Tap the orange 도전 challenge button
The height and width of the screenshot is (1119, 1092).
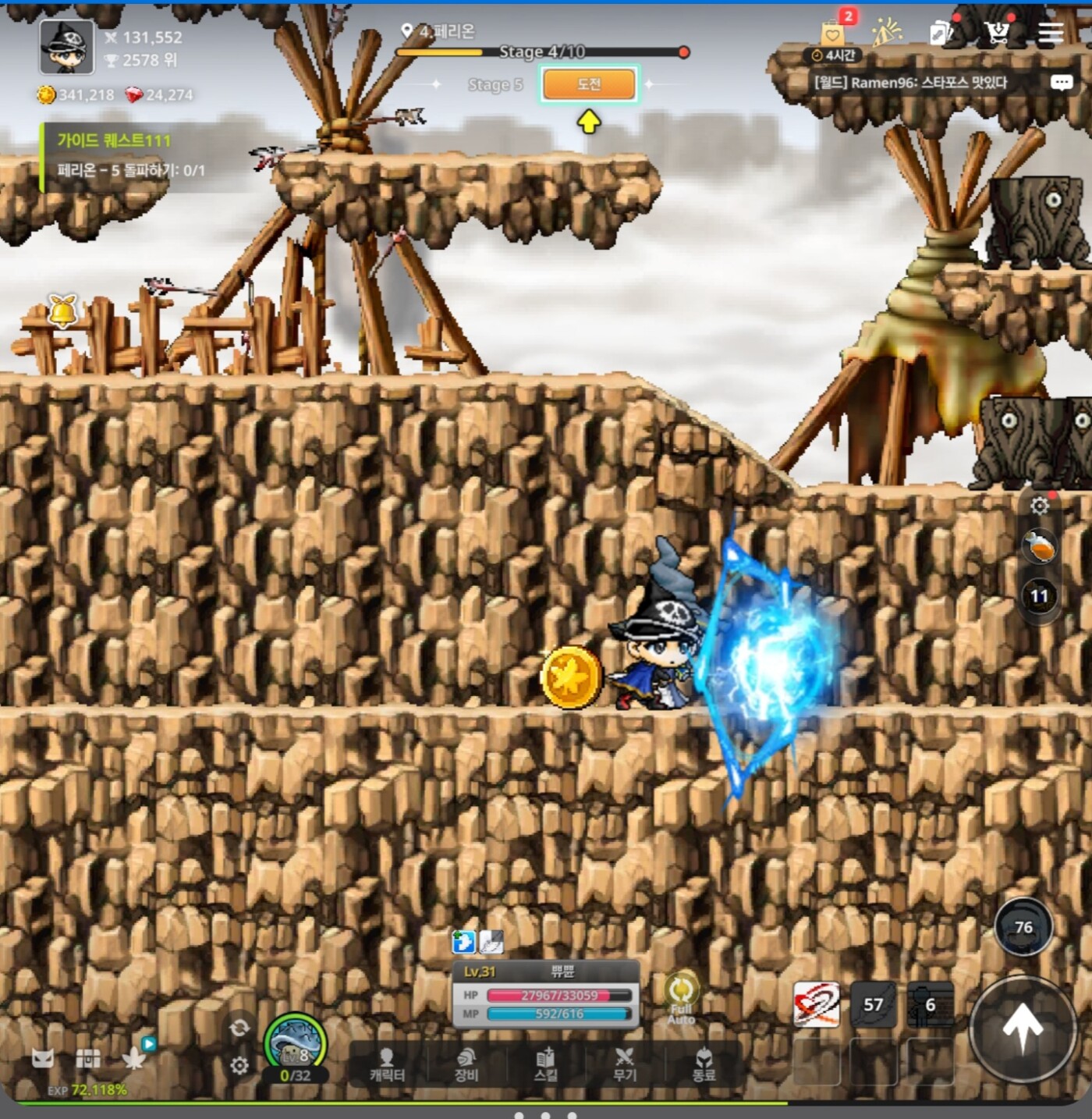pos(589,84)
